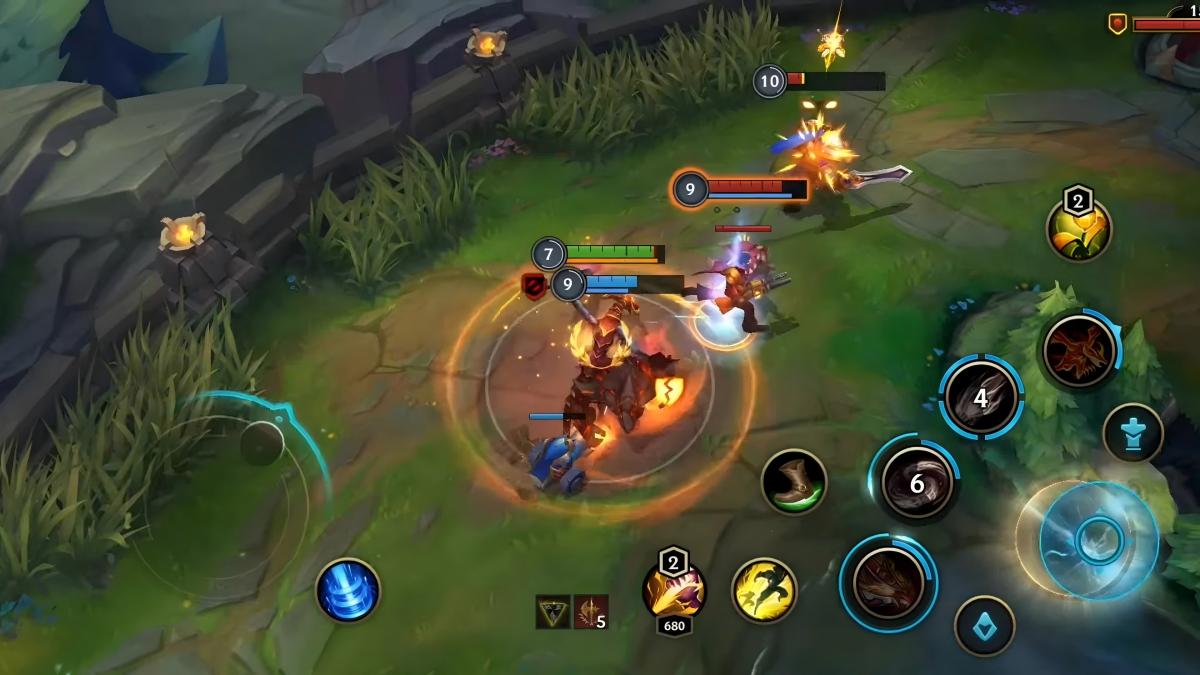
Task: Tap the blue Recall button
Action: coord(348,590)
